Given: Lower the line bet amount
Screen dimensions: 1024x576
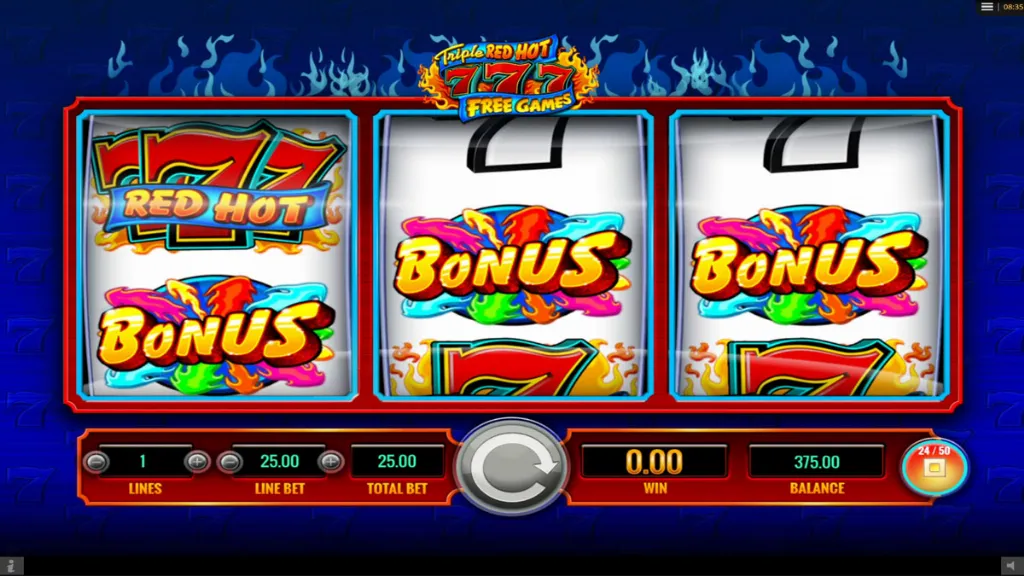Looking at the screenshot, I should (x=230, y=462).
